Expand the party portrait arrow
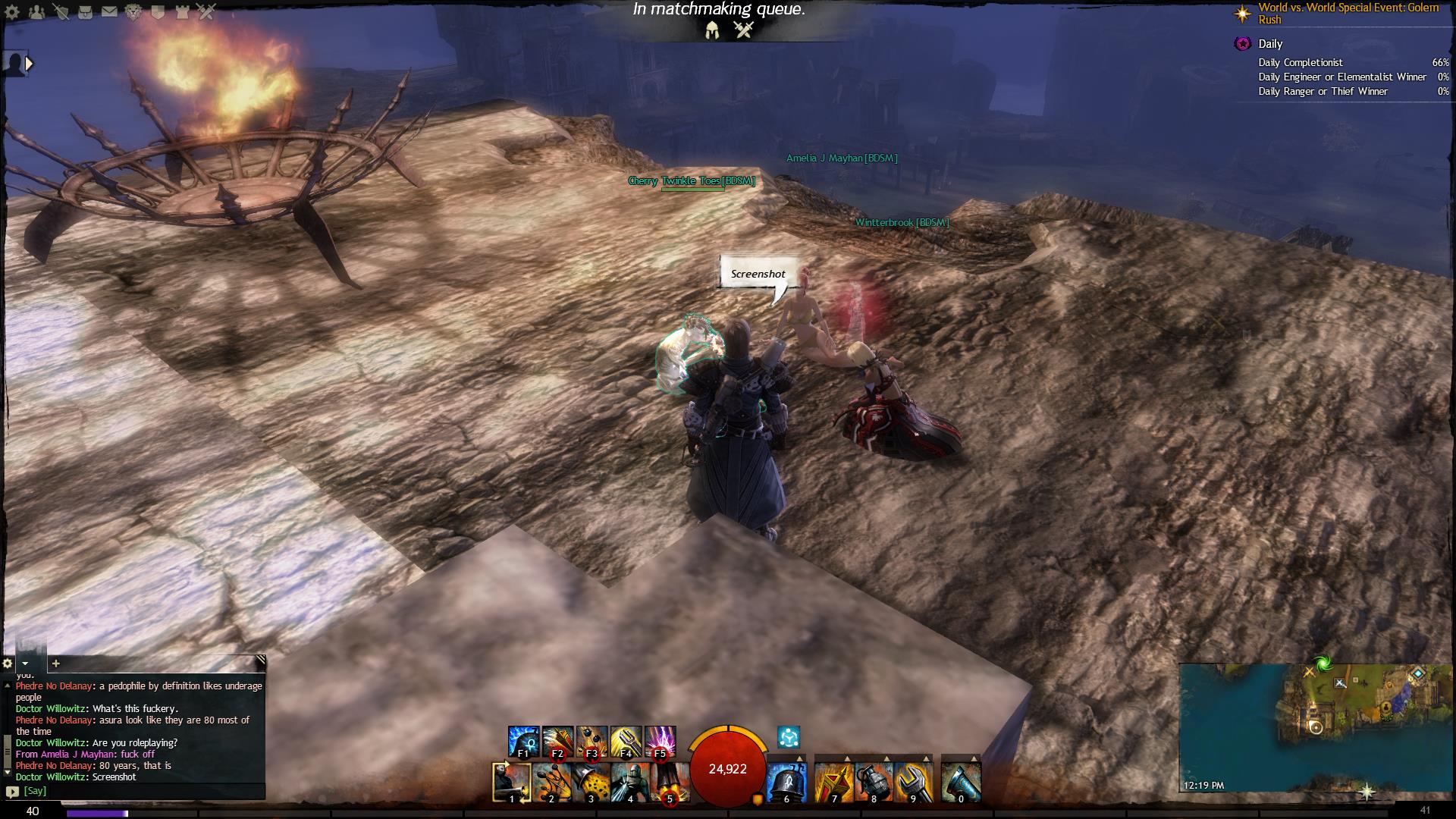Screen dimensions: 1456x819 (x=30, y=64)
